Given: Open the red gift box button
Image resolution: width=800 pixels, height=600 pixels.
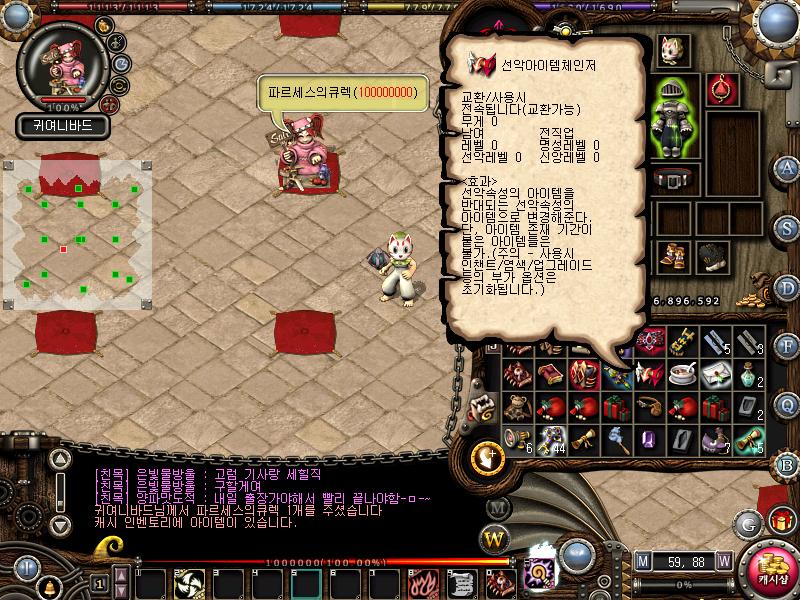Looking at the screenshot, I should [781, 521].
